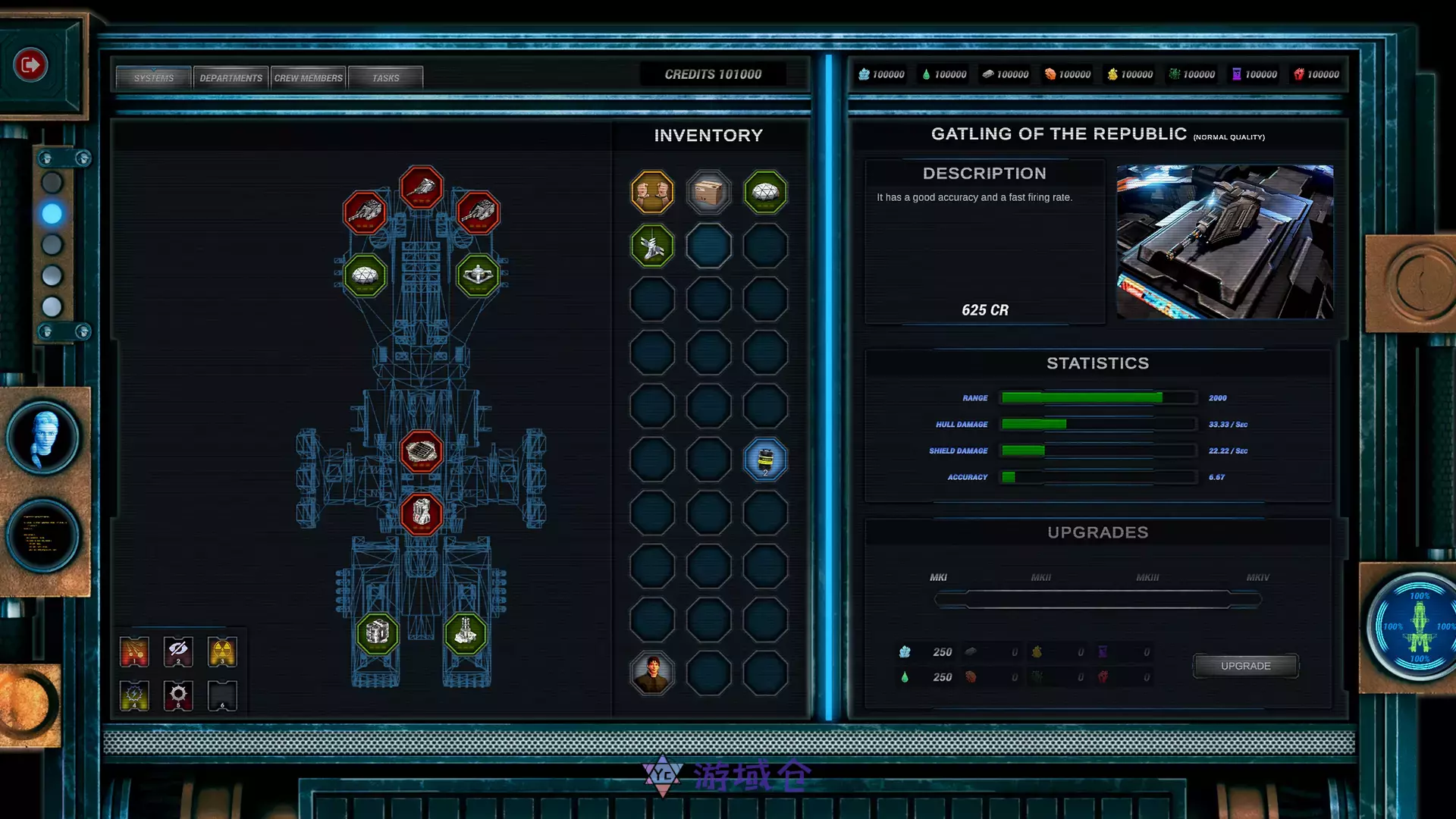Pick the blue canister inventory item
The width and height of the screenshot is (1456, 819).
pos(765,460)
